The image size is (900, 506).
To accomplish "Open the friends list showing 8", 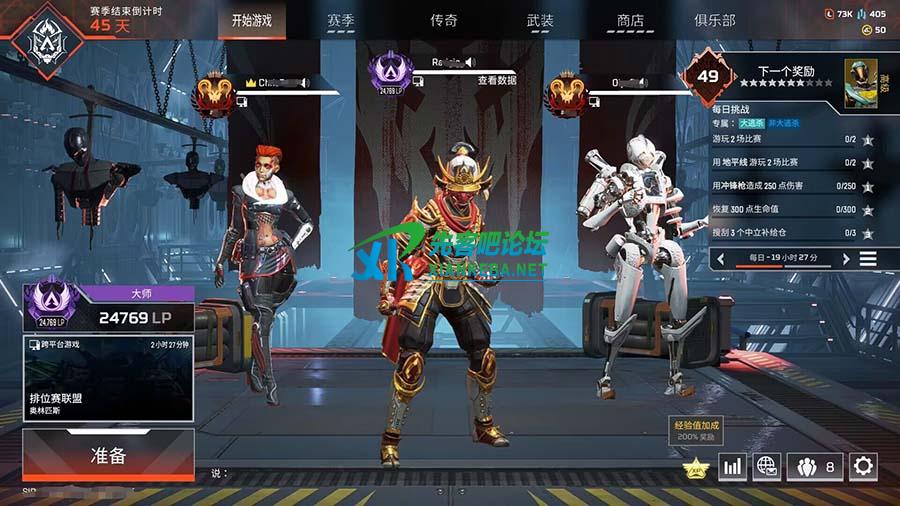I will [817, 465].
